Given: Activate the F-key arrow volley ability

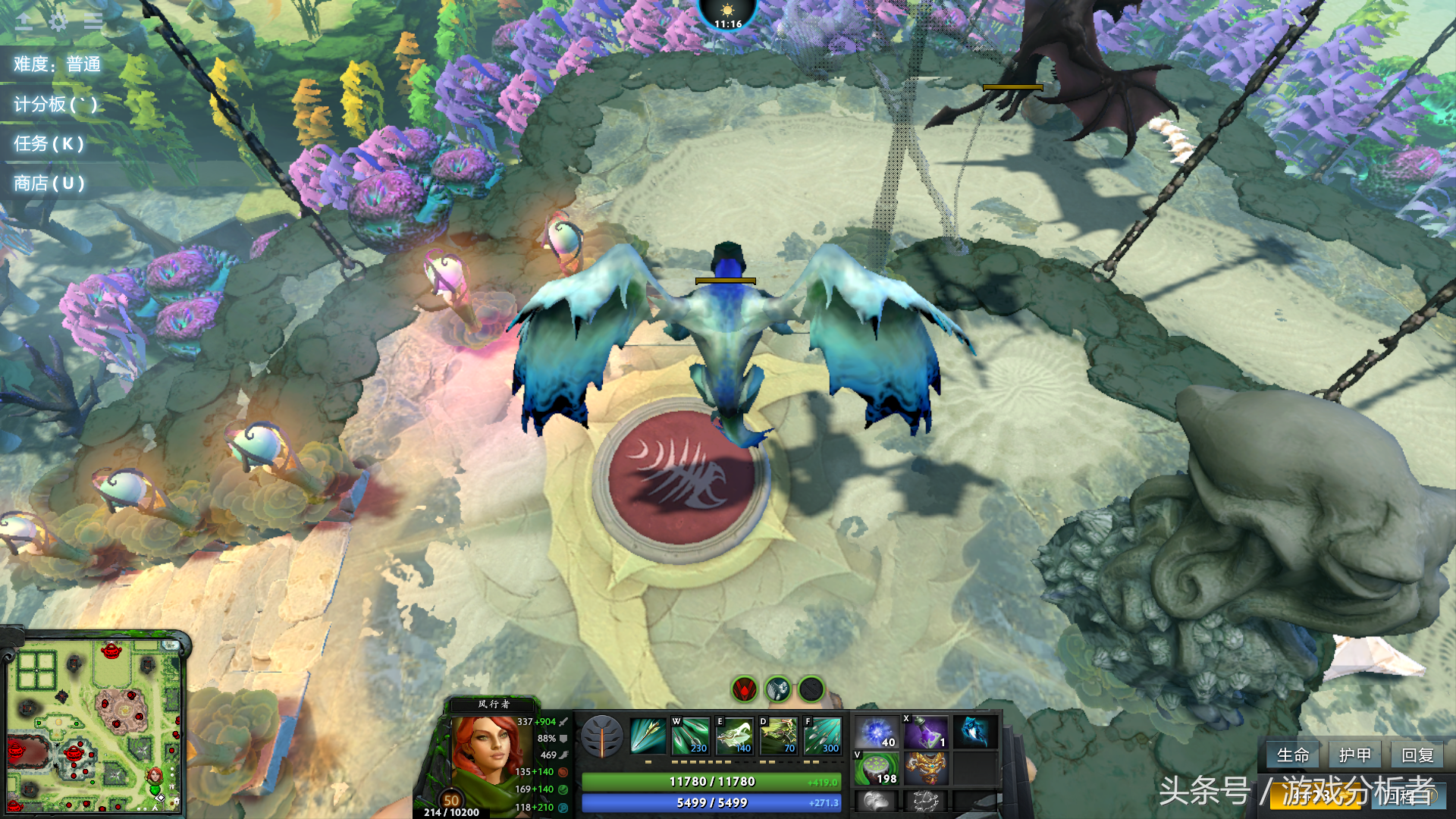Looking at the screenshot, I should tap(822, 736).
